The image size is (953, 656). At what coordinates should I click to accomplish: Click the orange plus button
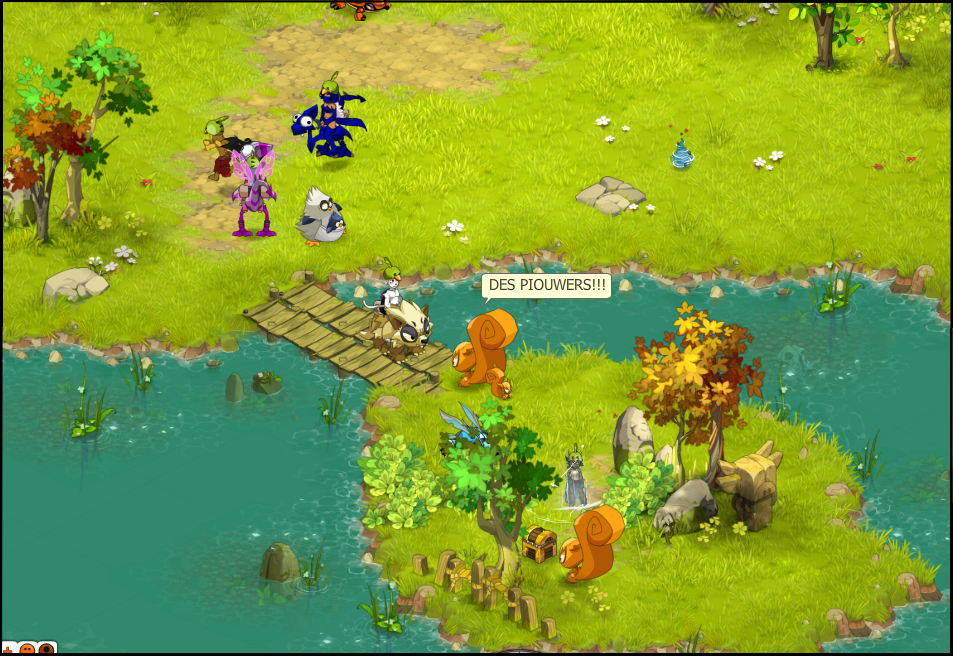(8, 650)
